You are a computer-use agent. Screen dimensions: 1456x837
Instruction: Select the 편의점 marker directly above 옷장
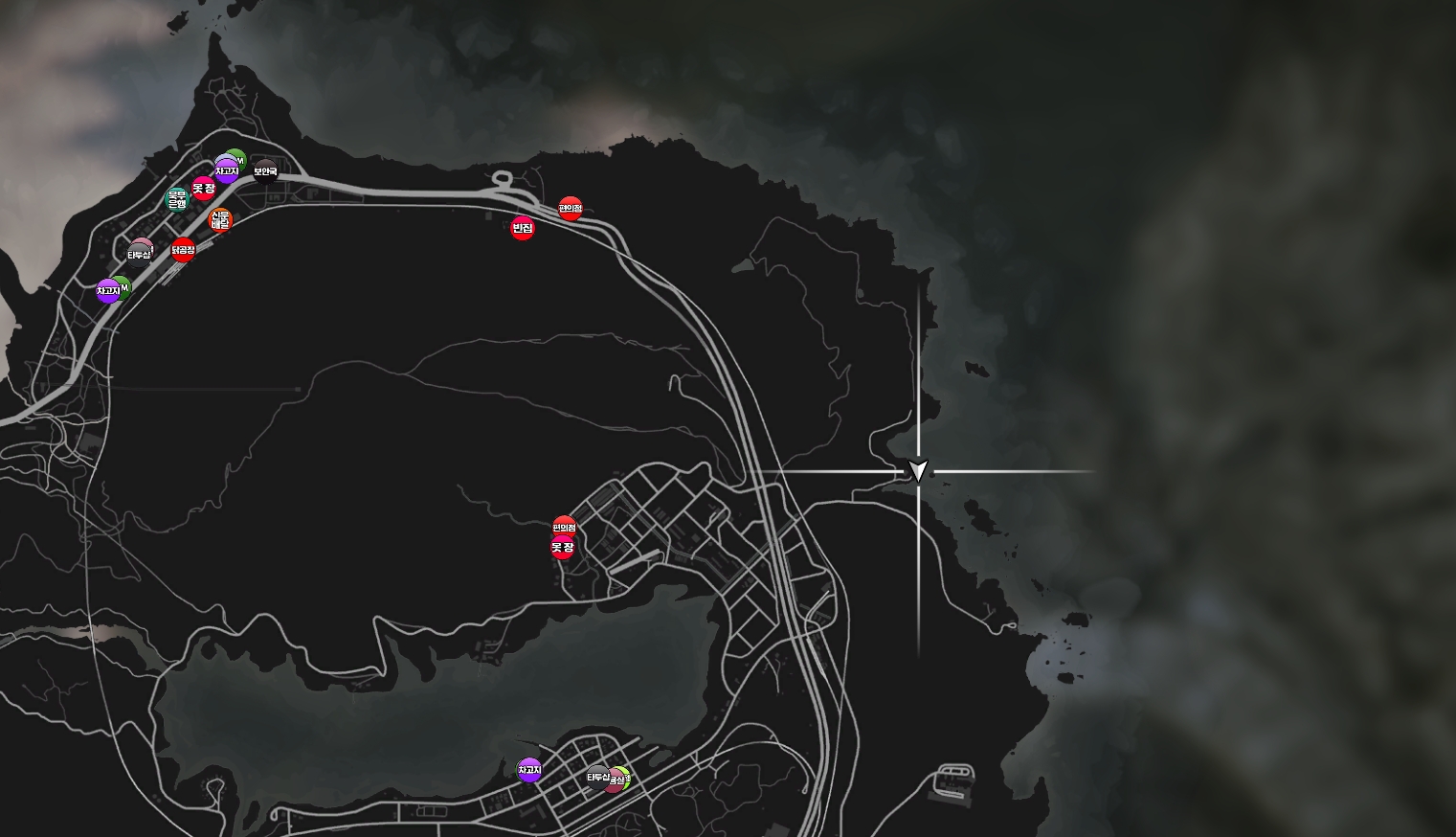pos(565,527)
